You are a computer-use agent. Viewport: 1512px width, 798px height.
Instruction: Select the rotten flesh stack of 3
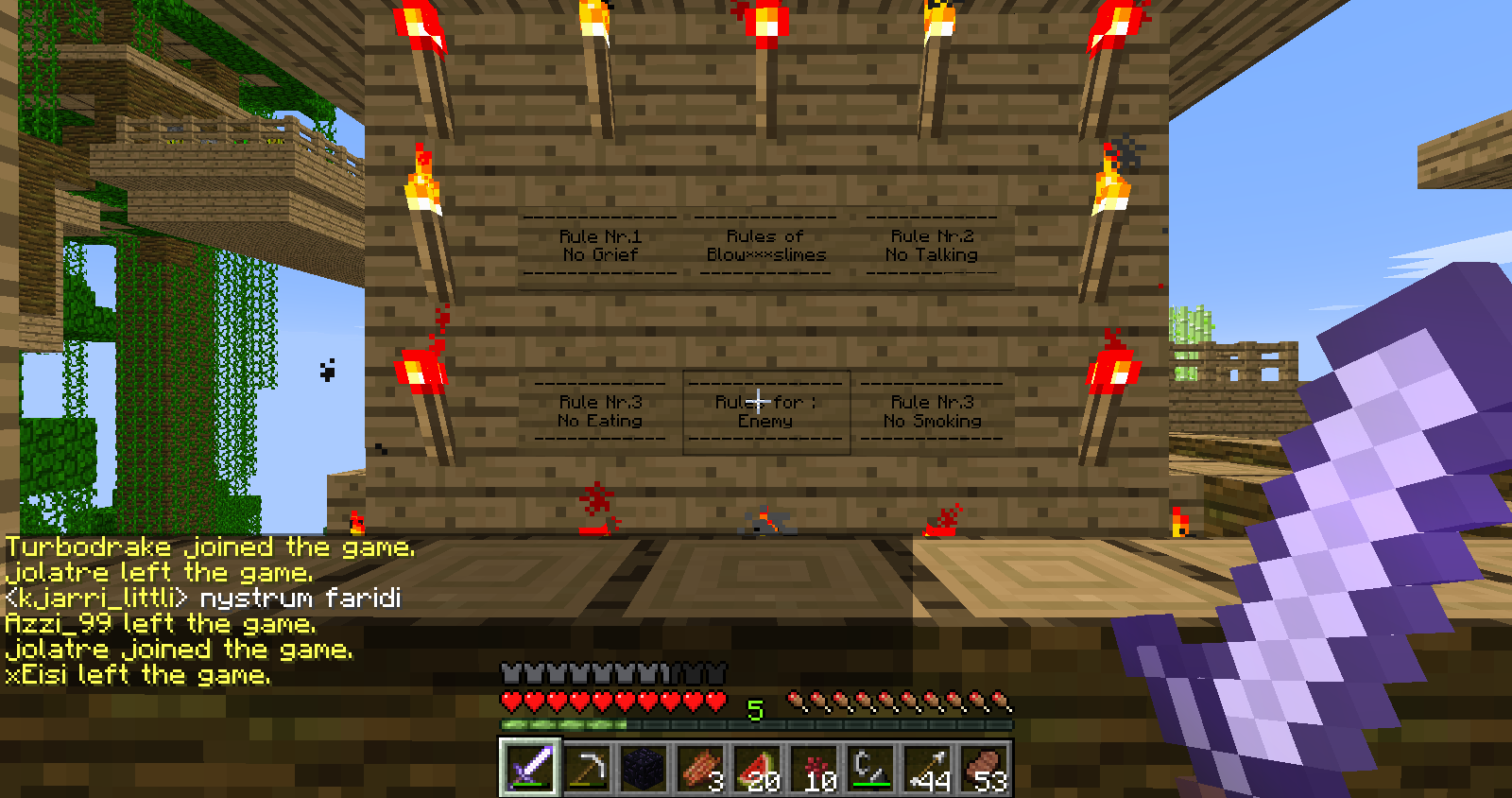700,768
